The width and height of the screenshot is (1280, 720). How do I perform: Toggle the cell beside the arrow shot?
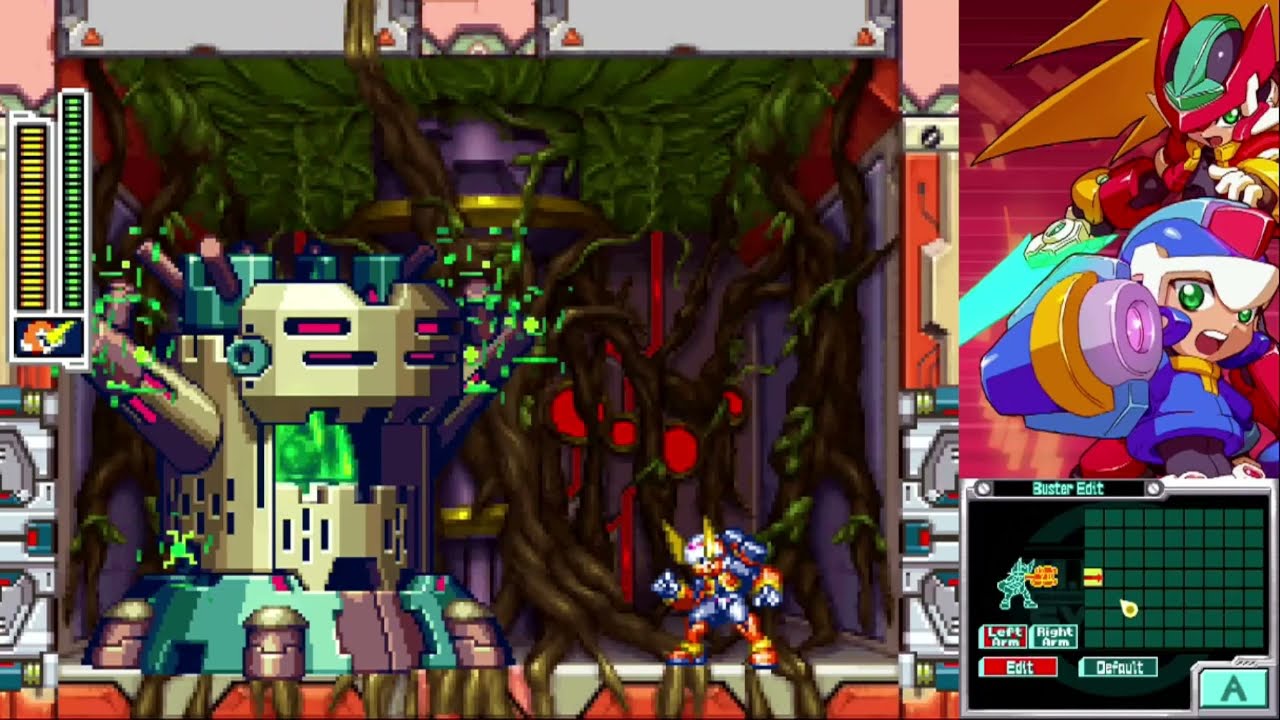(x=1116, y=576)
